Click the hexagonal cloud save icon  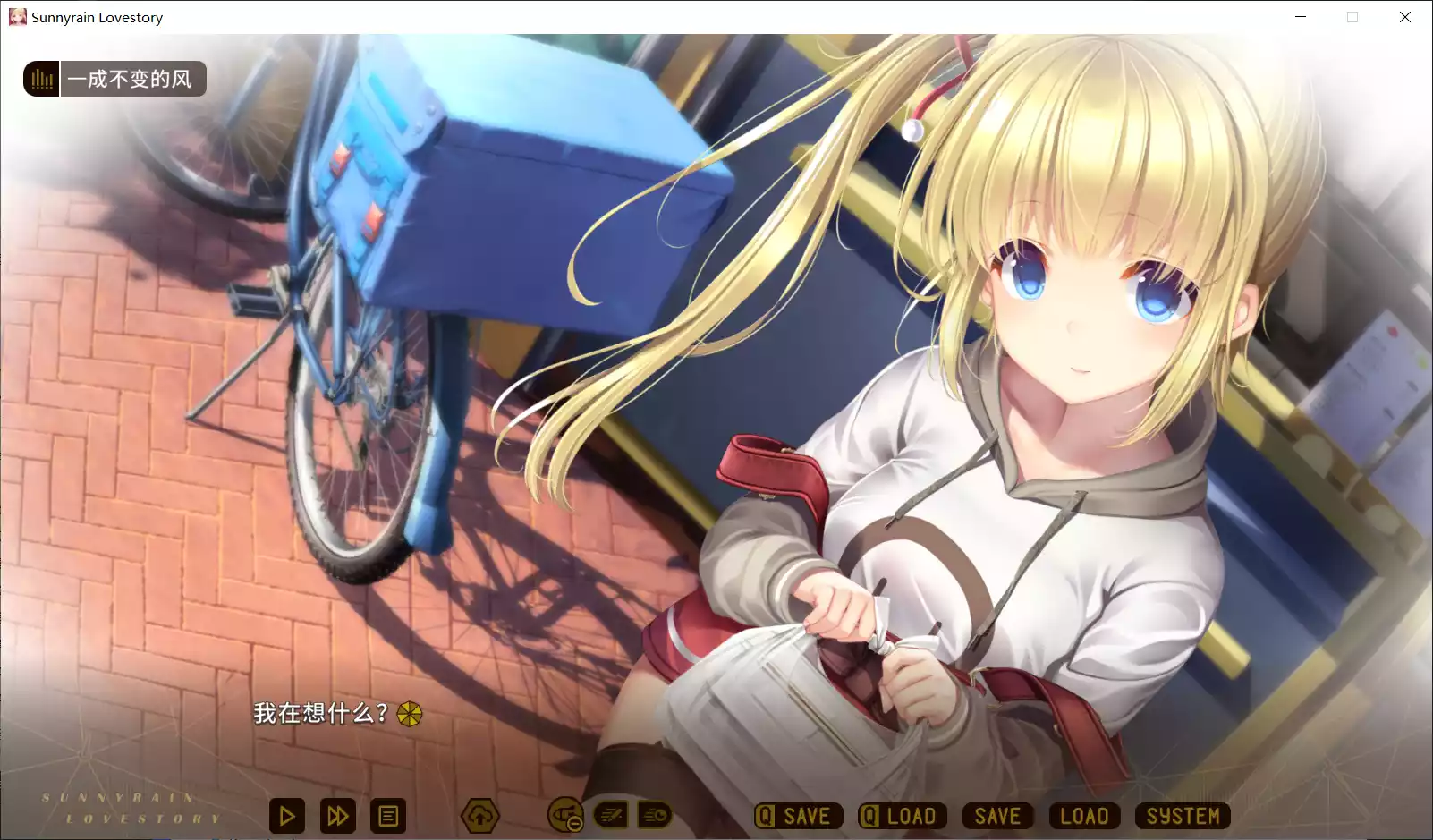click(x=480, y=815)
